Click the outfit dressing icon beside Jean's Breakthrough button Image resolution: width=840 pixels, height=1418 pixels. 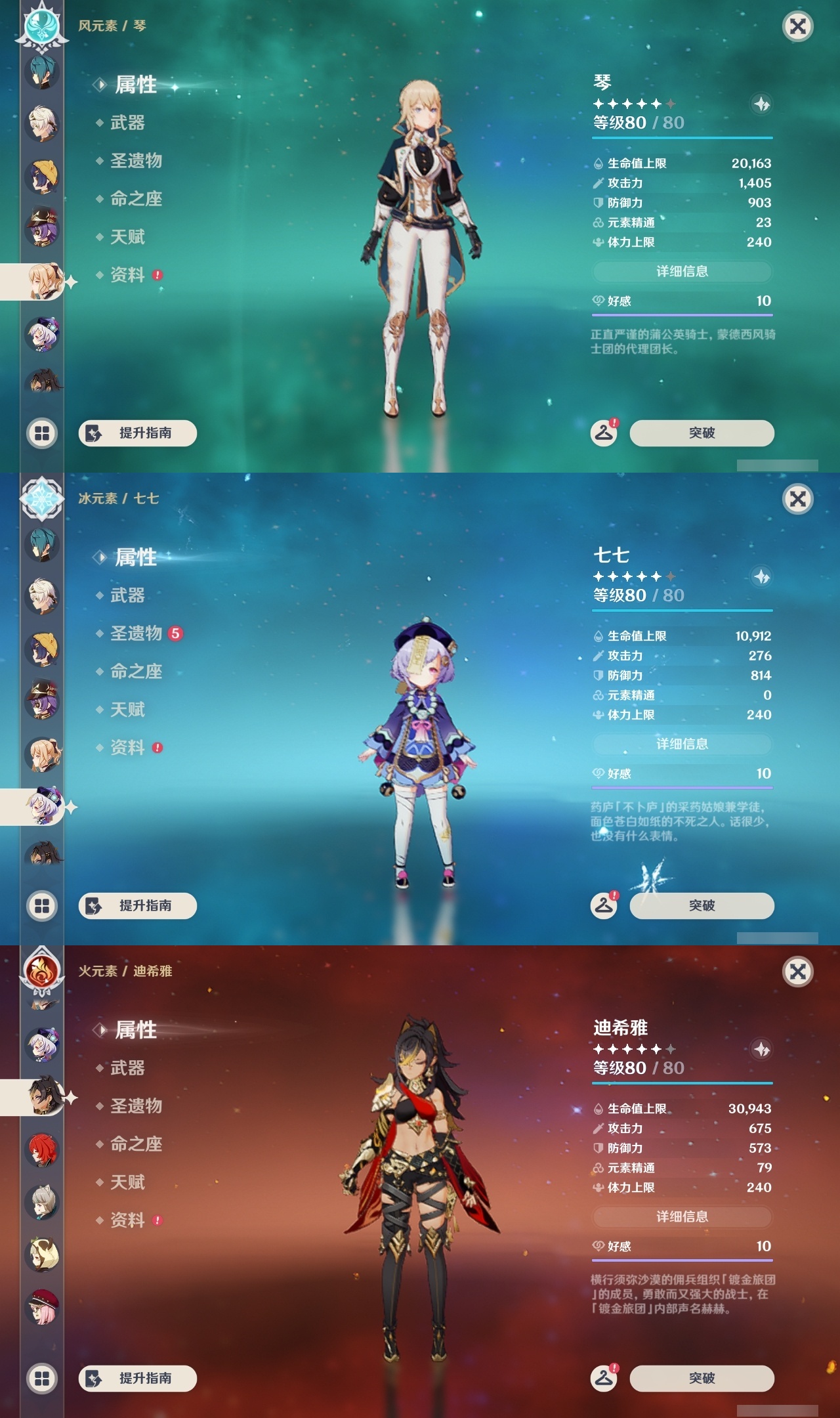(x=604, y=433)
